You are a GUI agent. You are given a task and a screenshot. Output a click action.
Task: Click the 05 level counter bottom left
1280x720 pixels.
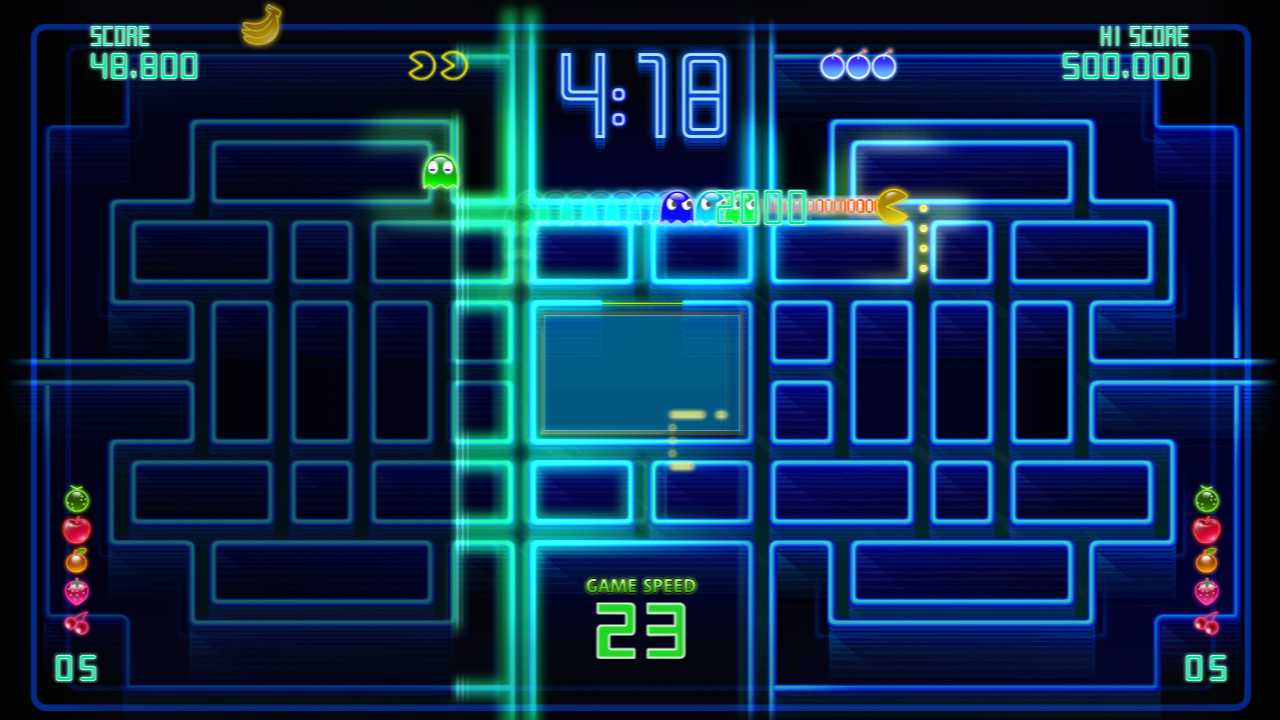click(76, 668)
